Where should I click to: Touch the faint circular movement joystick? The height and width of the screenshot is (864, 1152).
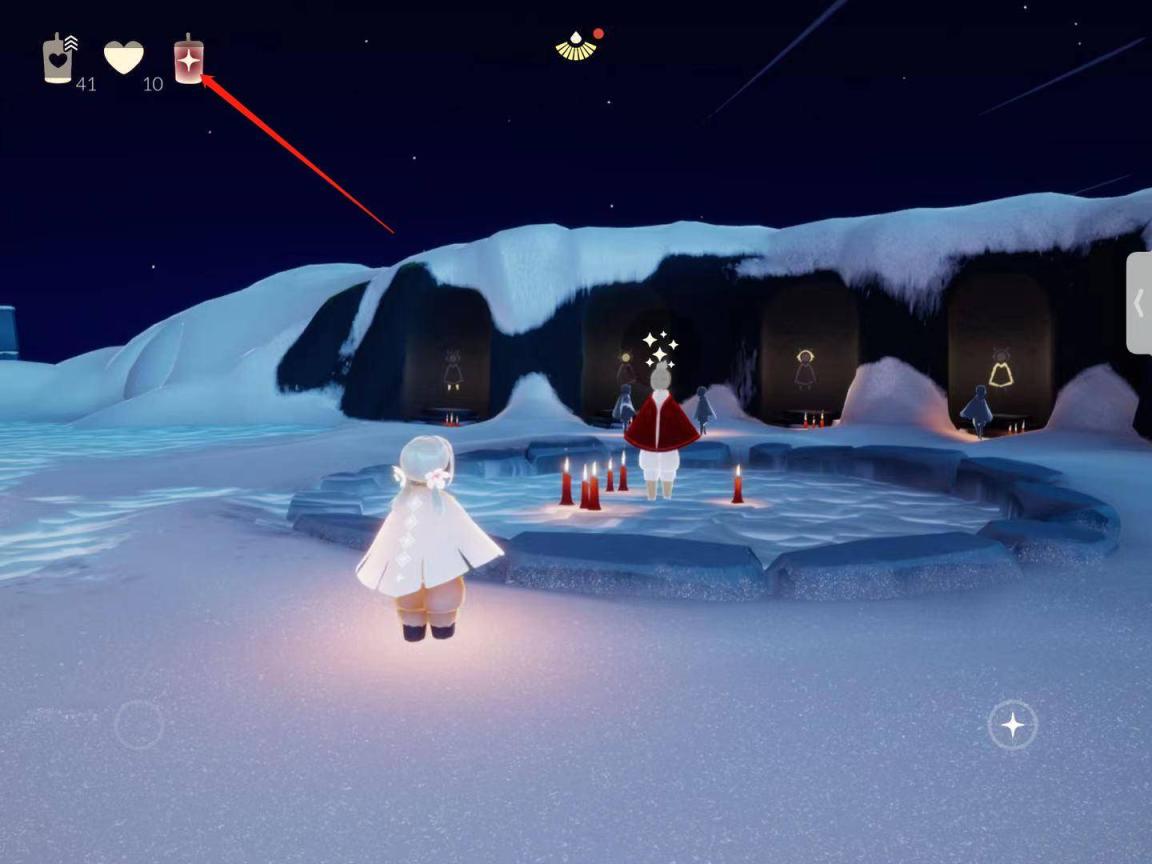coord(138,724)
